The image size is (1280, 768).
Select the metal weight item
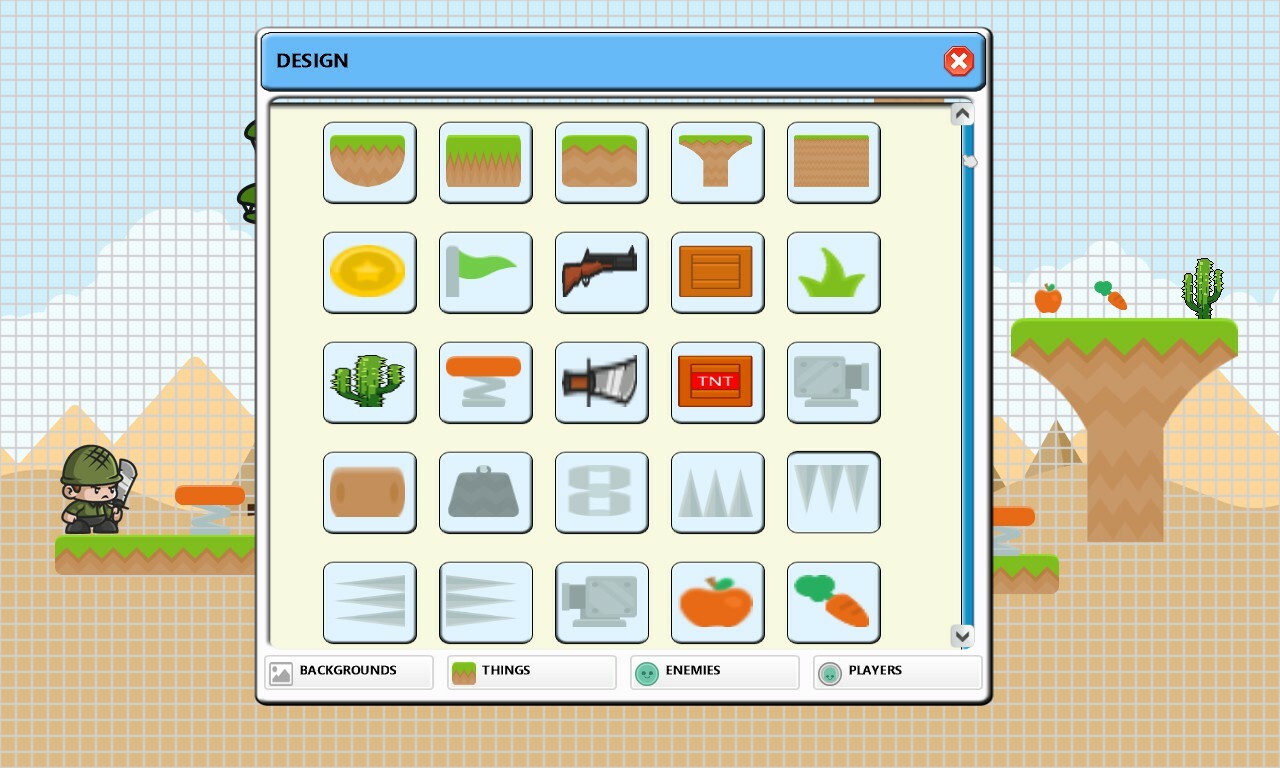point(485,492)
